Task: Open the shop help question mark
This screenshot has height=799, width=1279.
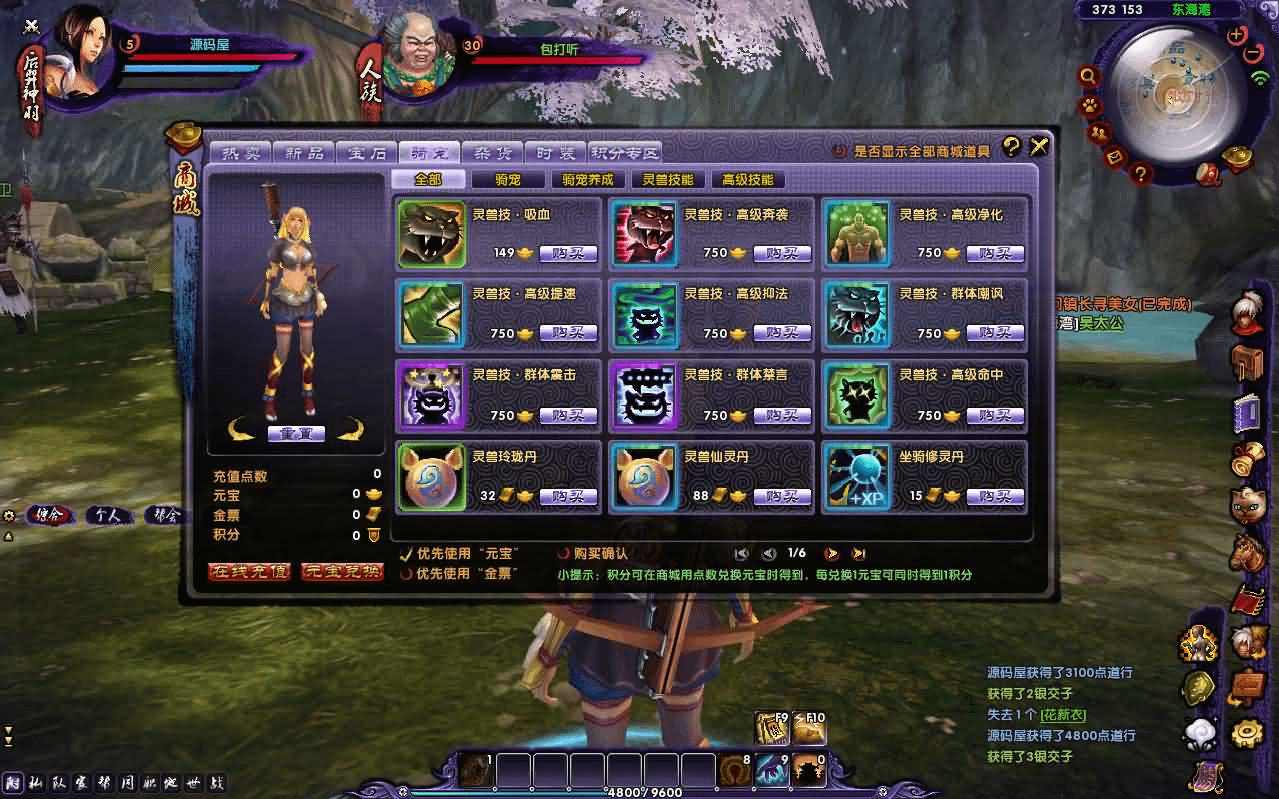Action: (x=1012, y=148)
